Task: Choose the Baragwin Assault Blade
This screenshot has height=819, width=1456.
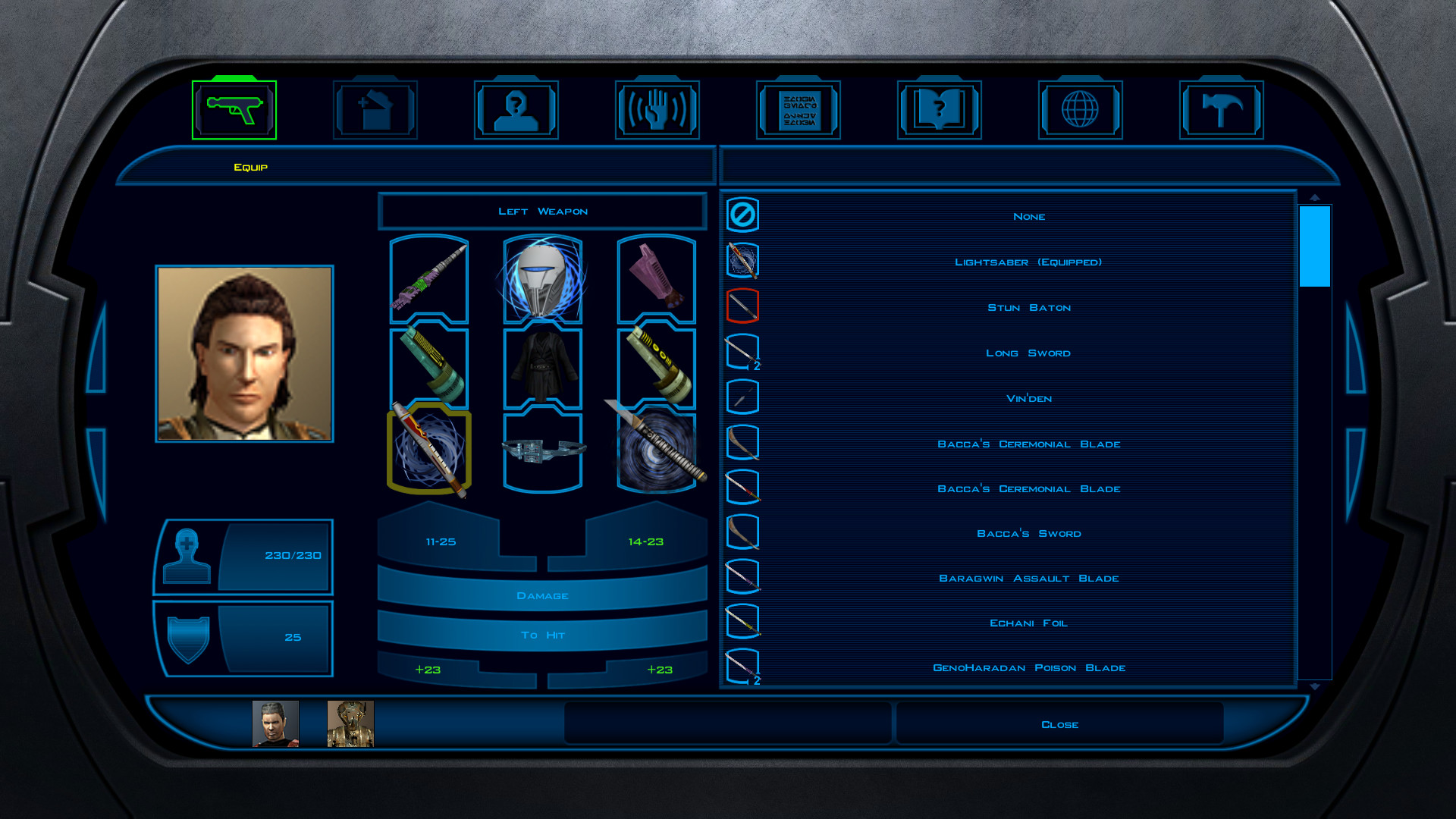Action: point(1028,579)
